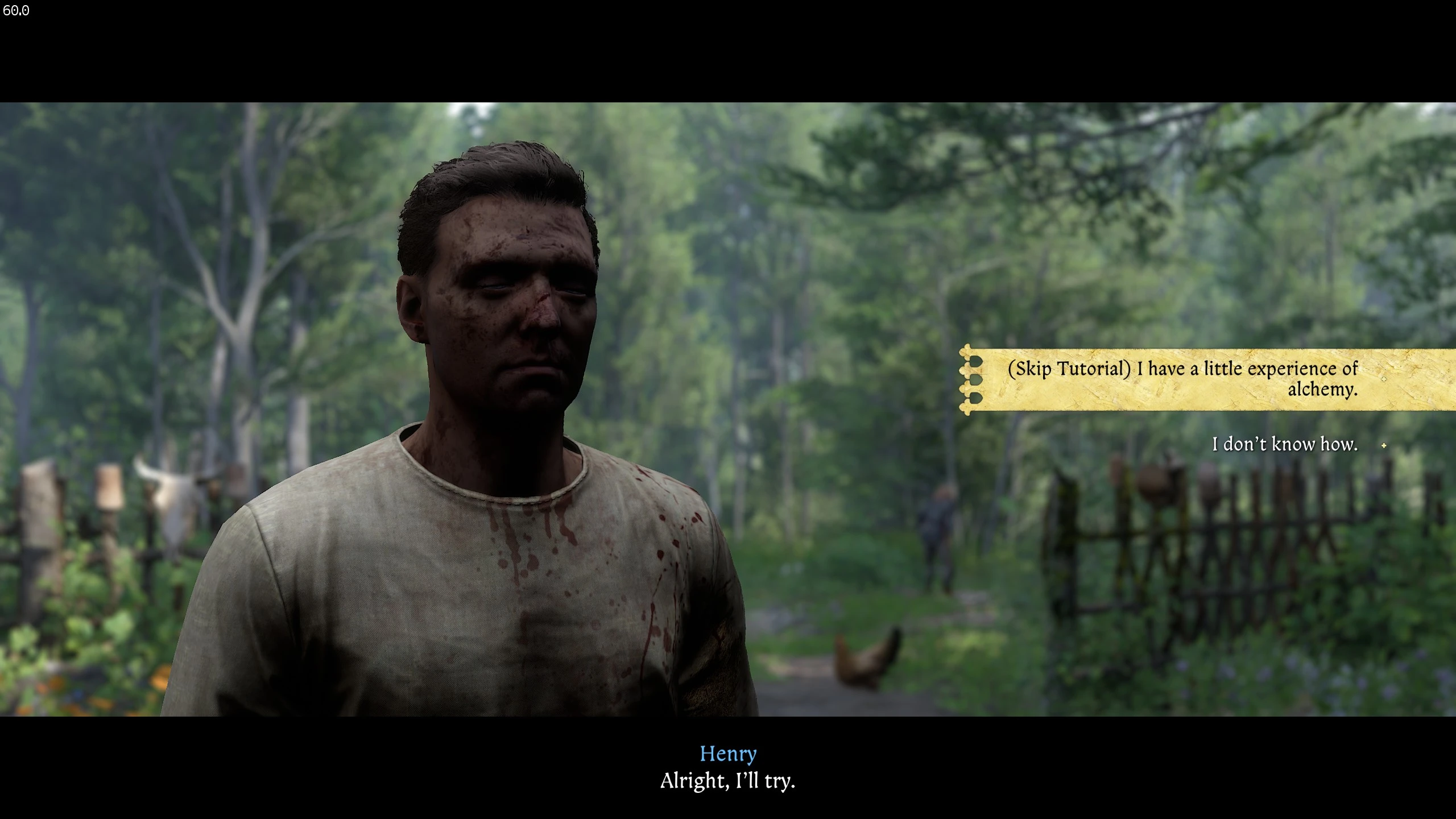Choose the Skip Tutorial alchemy experience reply

click(x=1182, y=379)
